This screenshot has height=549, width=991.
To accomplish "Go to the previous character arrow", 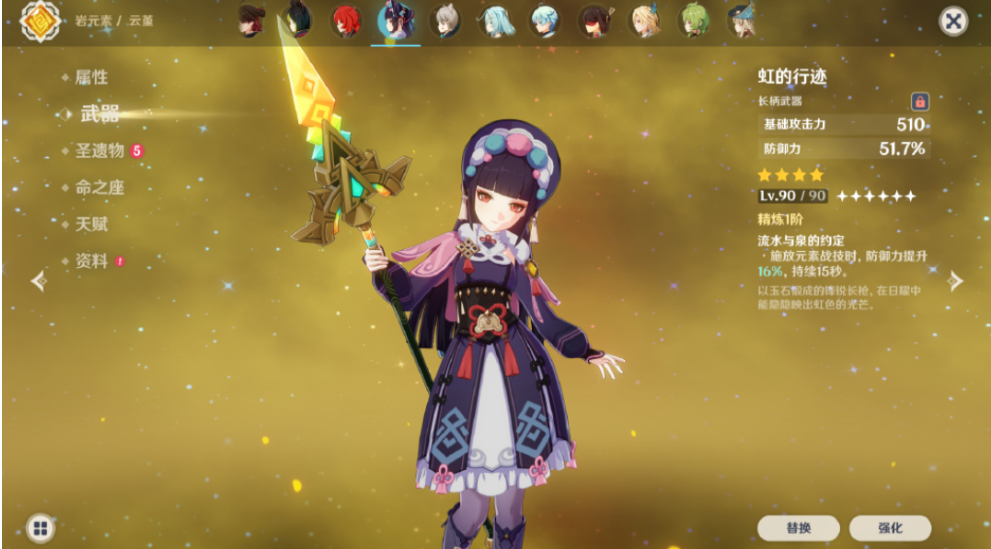I will click(x=39, y=281).
